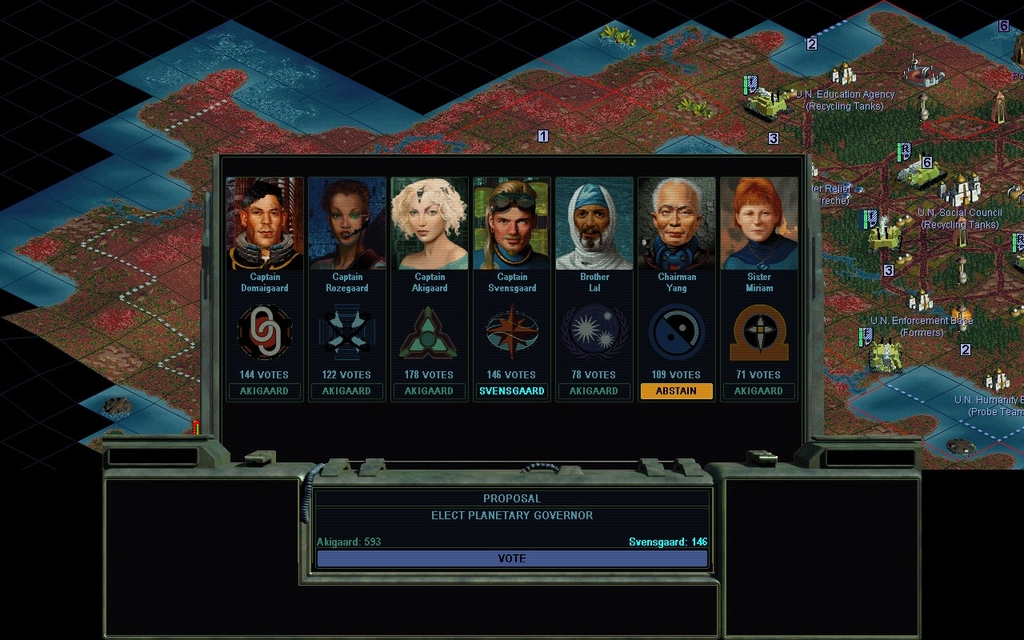
Task: Click Domaigaard's interlocked rings faction emblem
Action: (265, 332)
